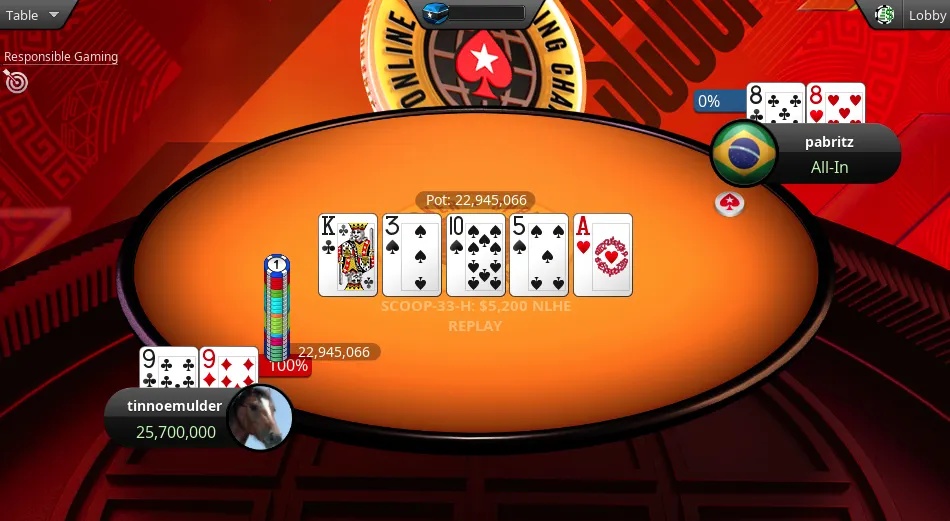950x521 pixels.
Task: Open the Table dropdown menu
Action: (x=35, y=15)
